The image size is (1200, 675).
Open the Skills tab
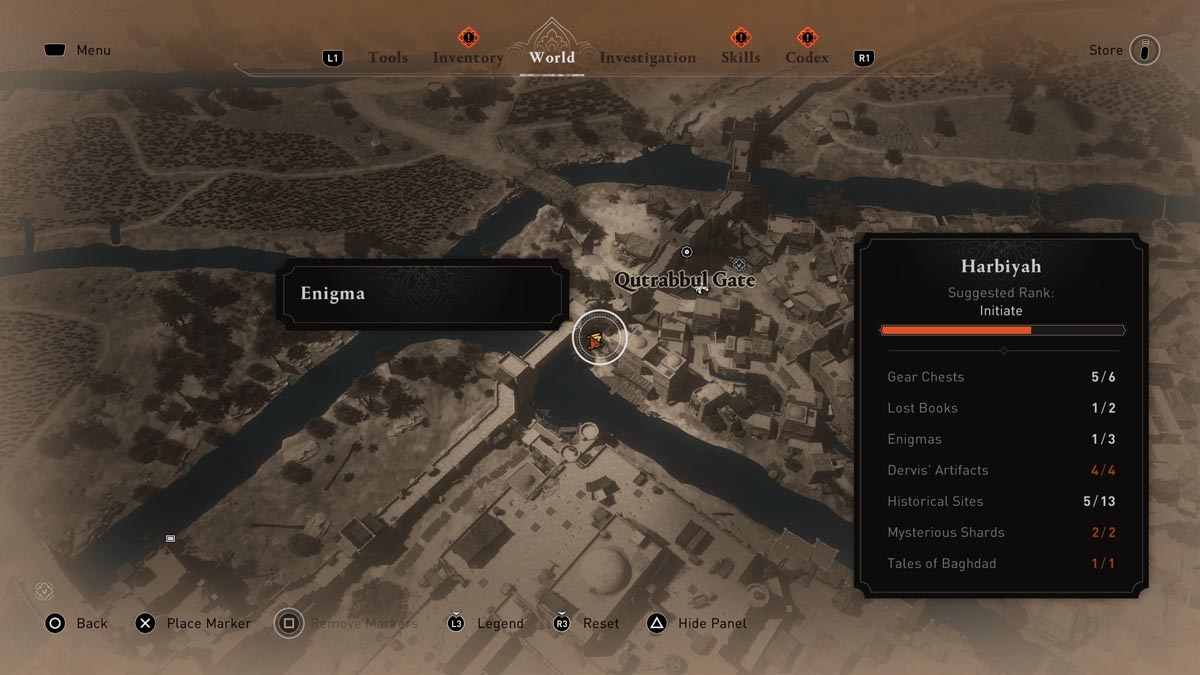tap(740, 58)
